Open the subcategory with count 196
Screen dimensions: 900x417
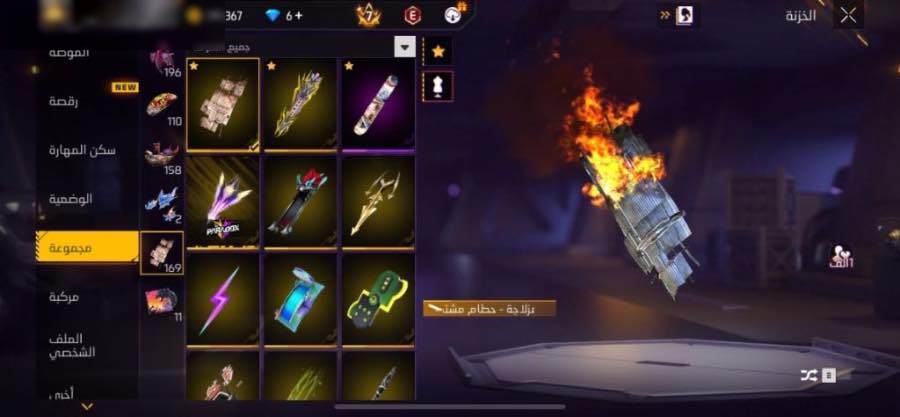(x=162, y=60)
